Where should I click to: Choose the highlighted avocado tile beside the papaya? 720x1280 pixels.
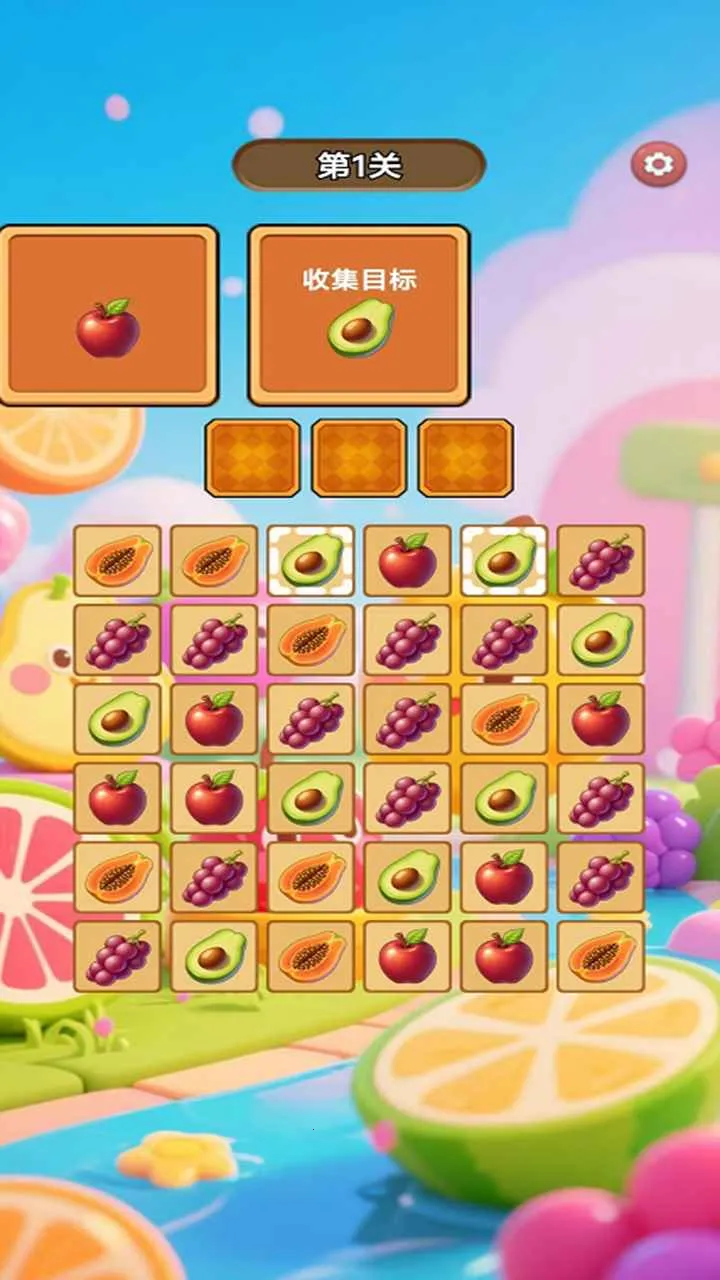[x=311, y=561]
